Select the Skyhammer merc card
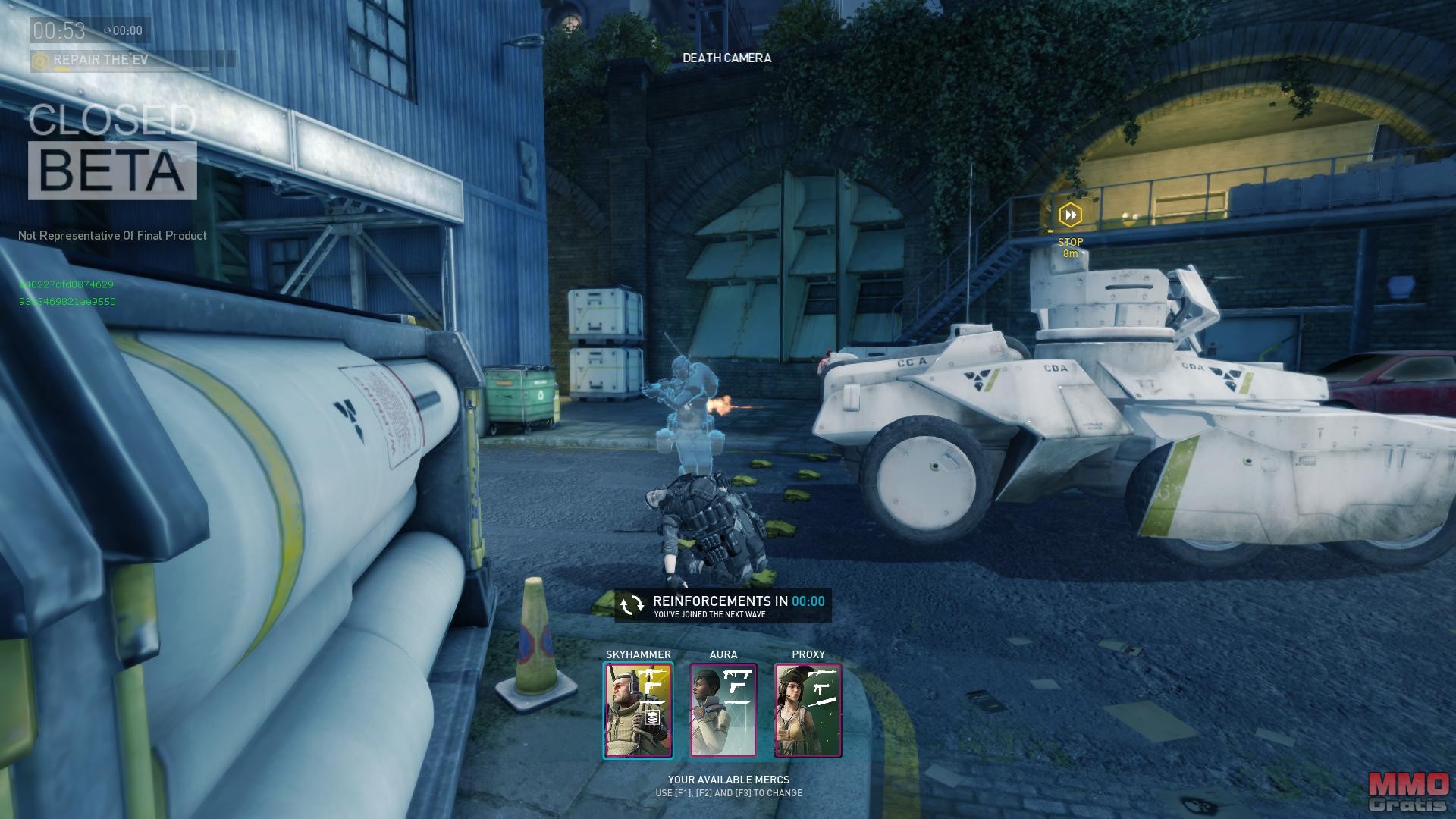This screenshot has width=1456, height=819. [638, 711]
